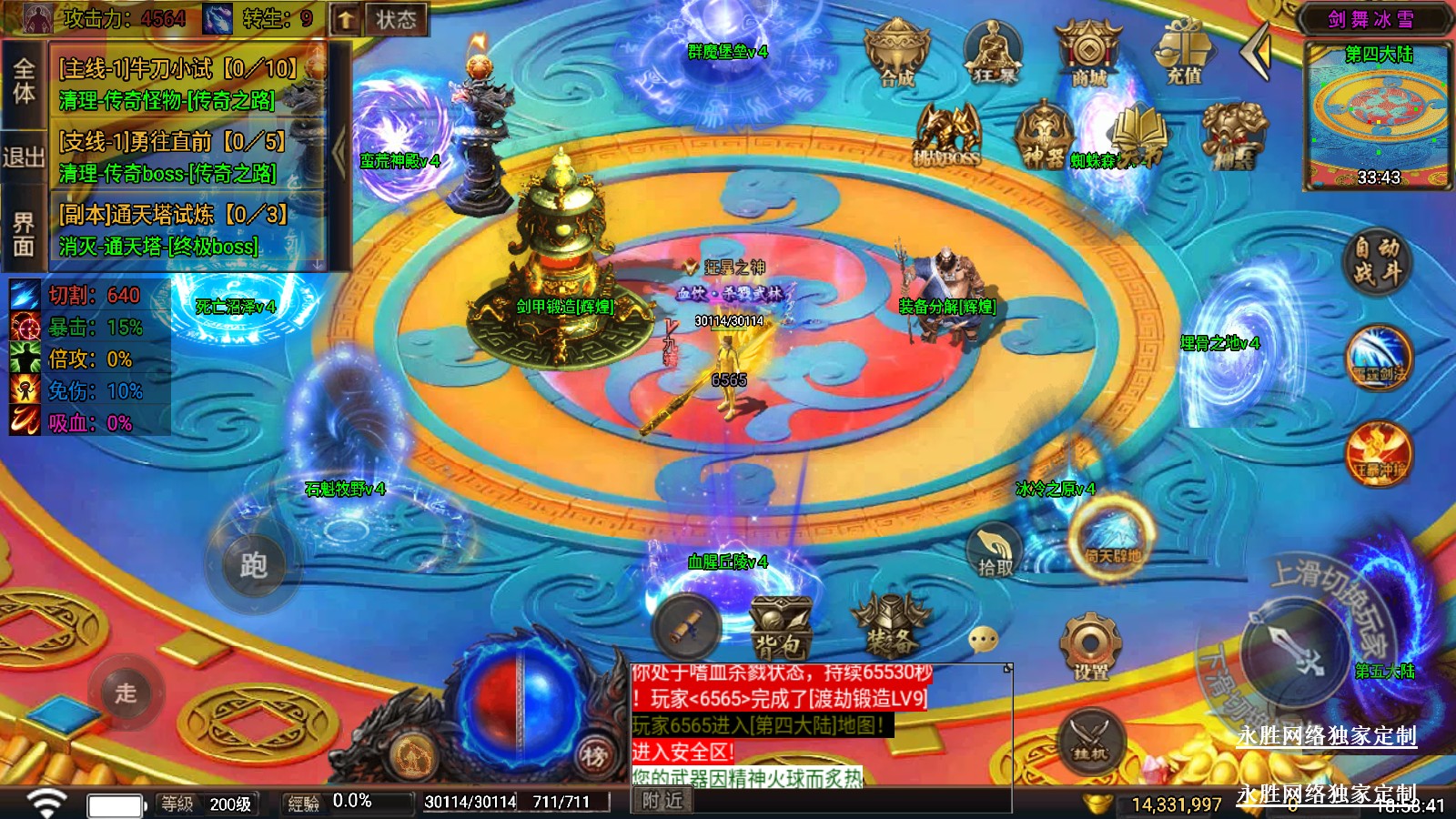Screen dimensions: 1456x819
Task: Open the 狂暴 berserk menu
Action: pyautogui.click(x=993, y=53)
